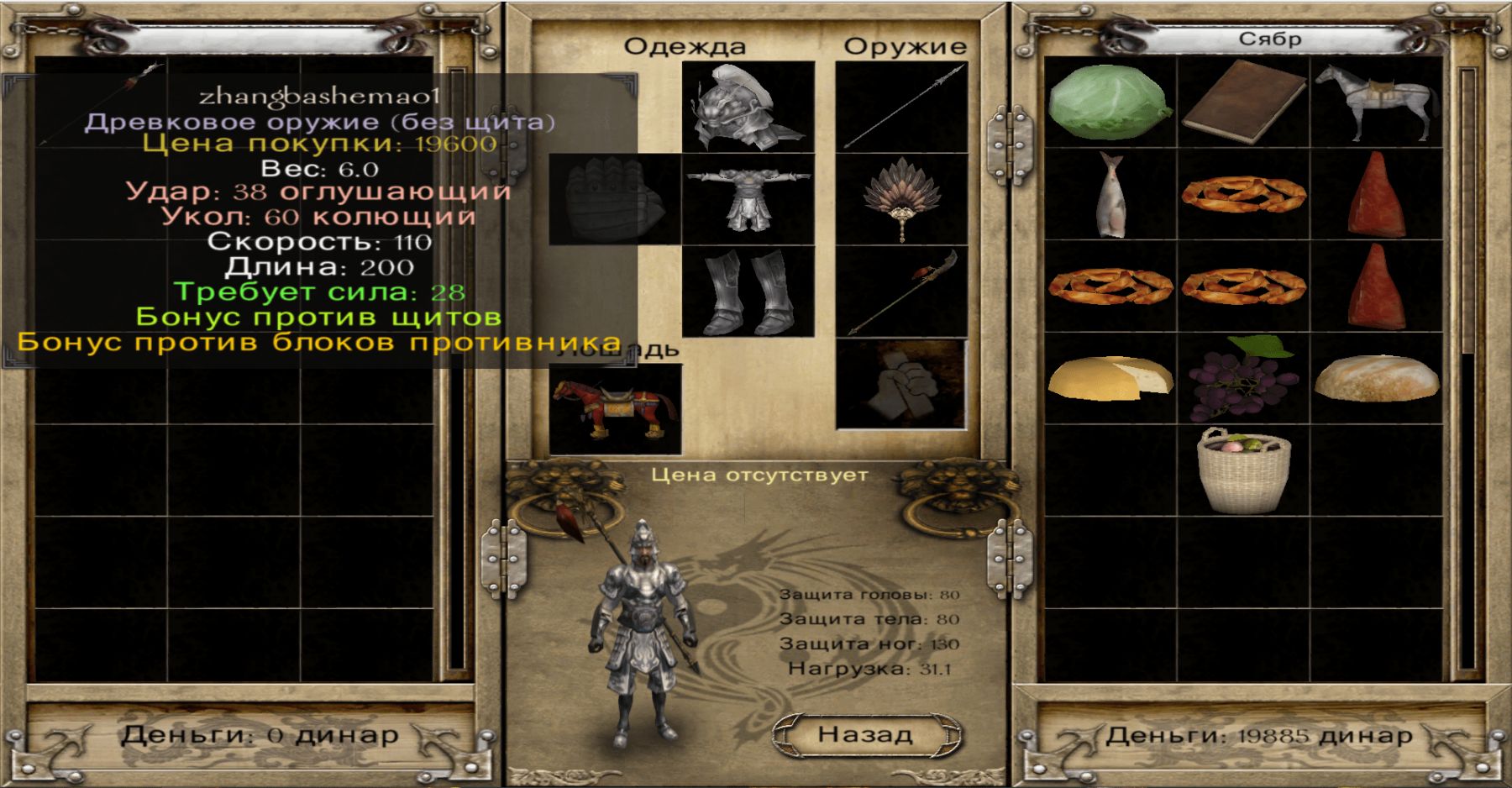Screen dimensions: 1512x788
Task: Choose the brown book item
Action: click(x=1243, y=102)
